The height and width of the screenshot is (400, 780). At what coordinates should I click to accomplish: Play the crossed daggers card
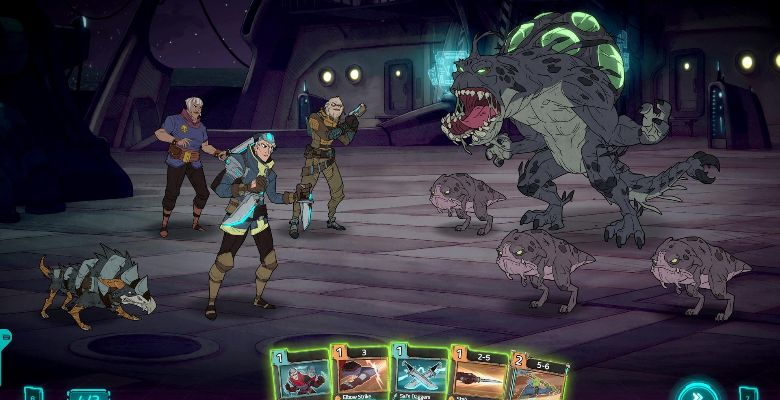418,374
